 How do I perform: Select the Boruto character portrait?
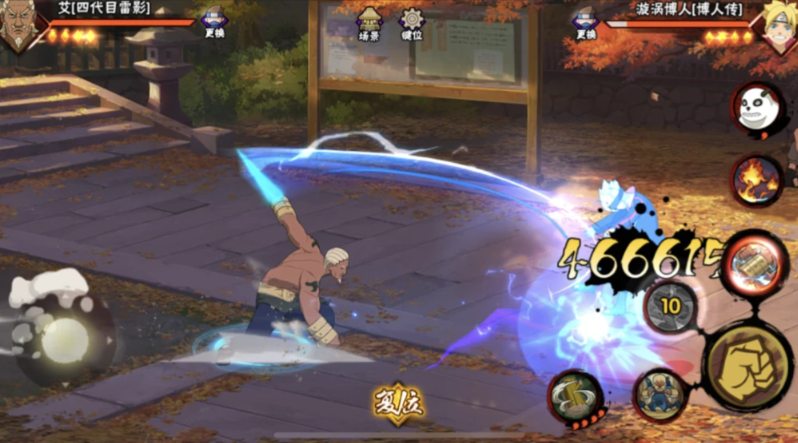777,26
